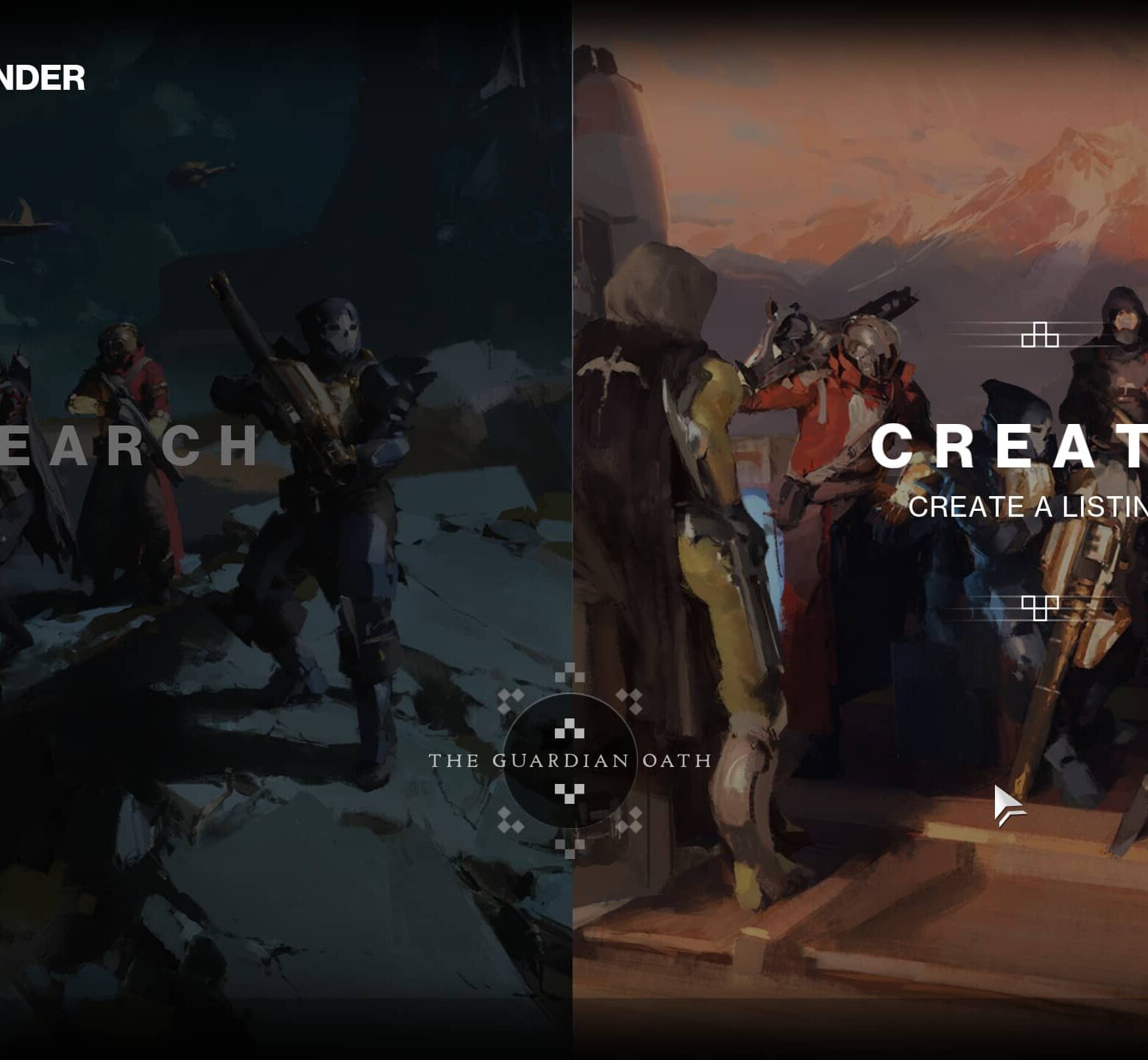Image resolution: width=1148 pixels, height=1060 pixels.
Task: Expand the CREATE listing options
Action: [x=1030, y=508]
